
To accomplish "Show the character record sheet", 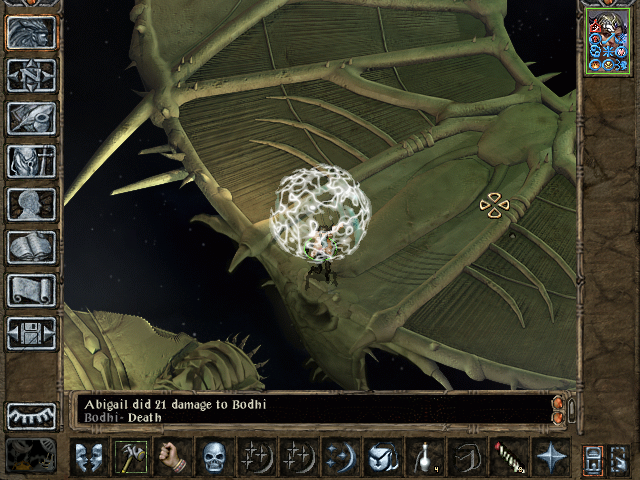I will pyautogui.click(x=31, y=204).
